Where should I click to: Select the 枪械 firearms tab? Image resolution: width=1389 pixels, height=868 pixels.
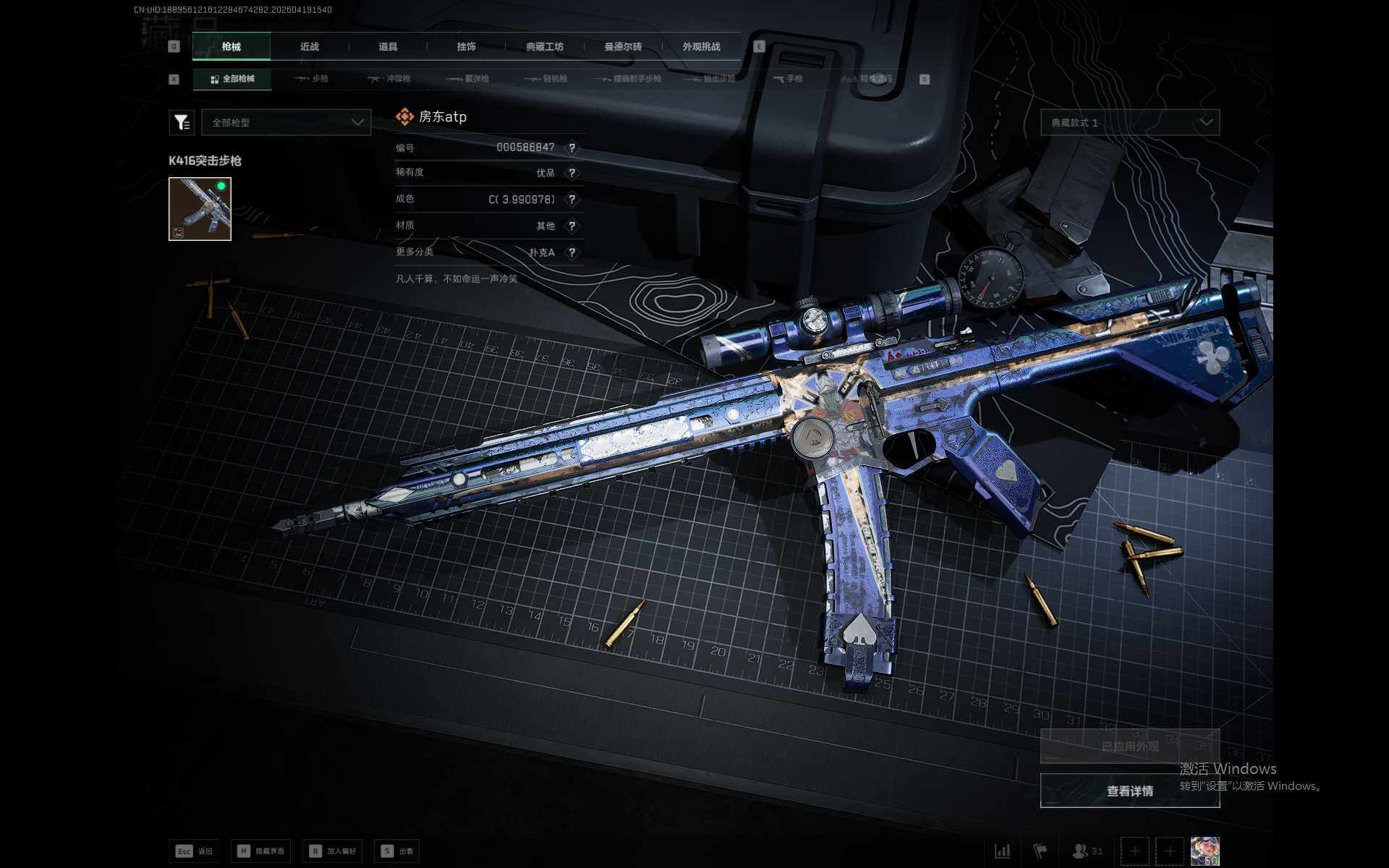(231, 46)
